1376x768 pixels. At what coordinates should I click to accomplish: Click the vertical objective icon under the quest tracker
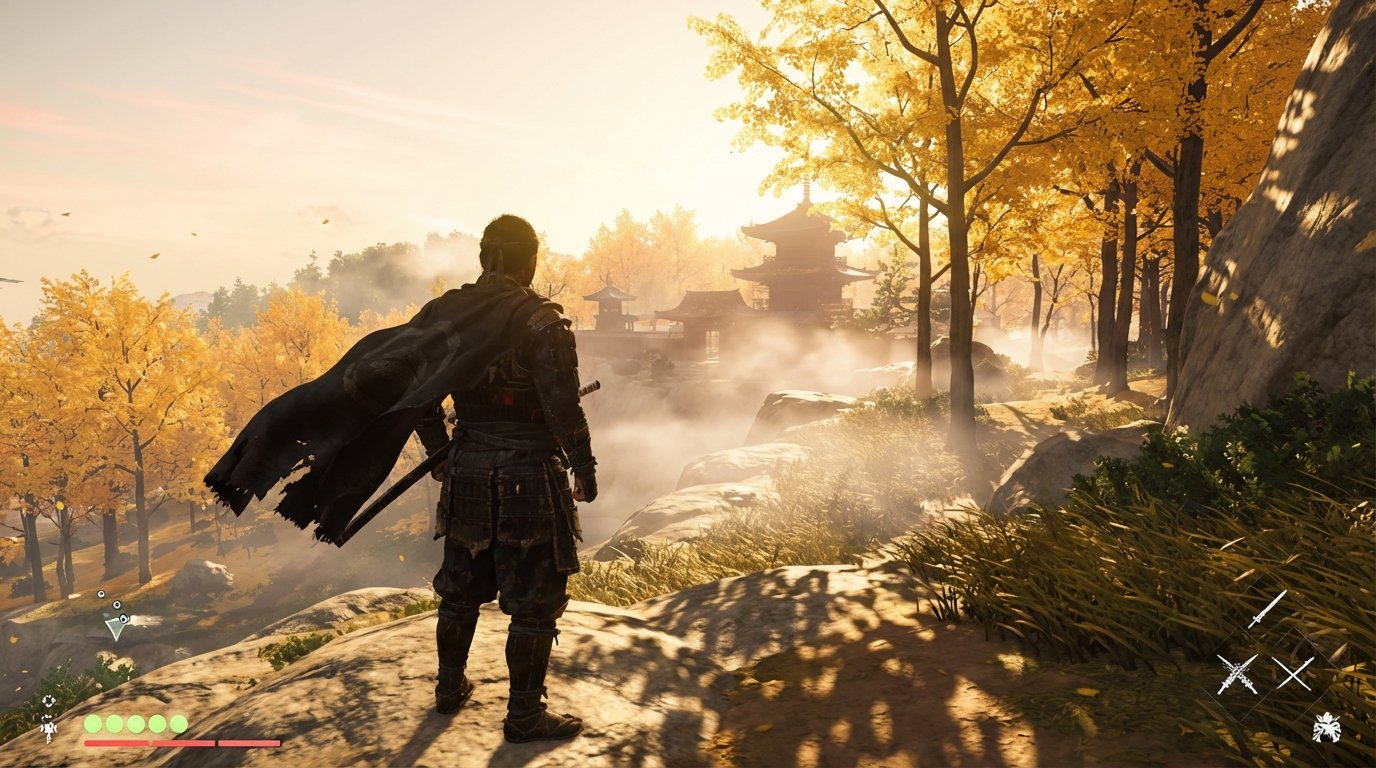[x=48, y=728]
